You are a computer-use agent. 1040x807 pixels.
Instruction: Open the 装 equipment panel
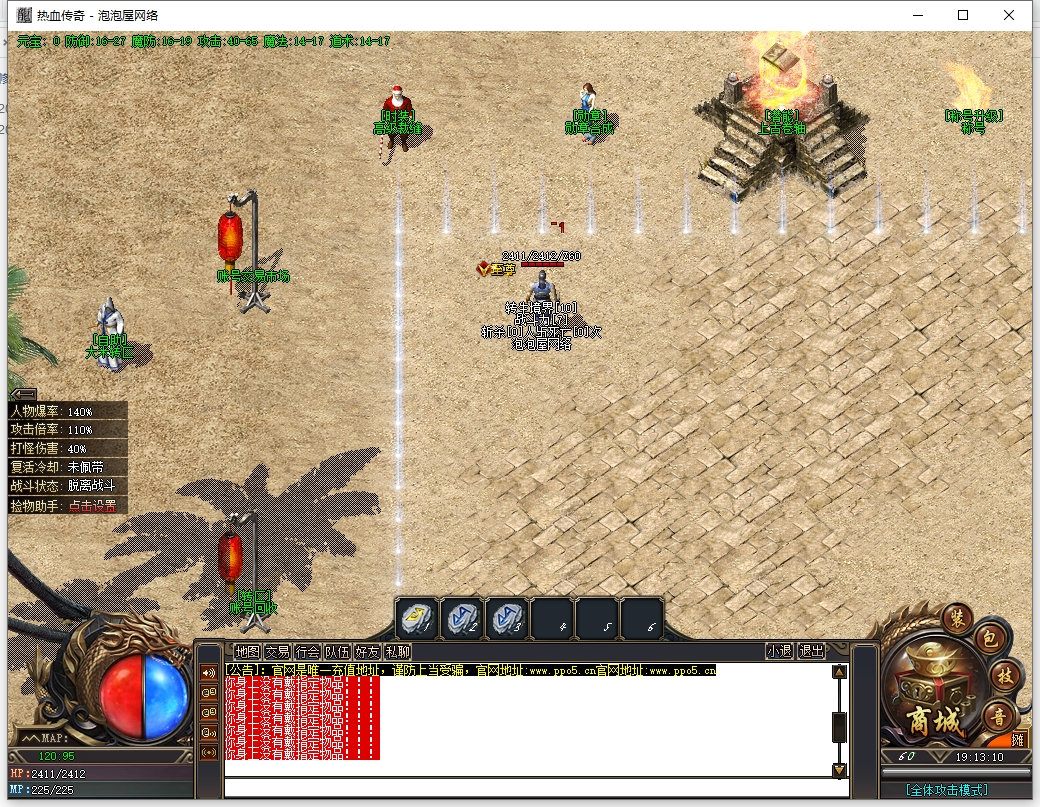pos(957,618)
